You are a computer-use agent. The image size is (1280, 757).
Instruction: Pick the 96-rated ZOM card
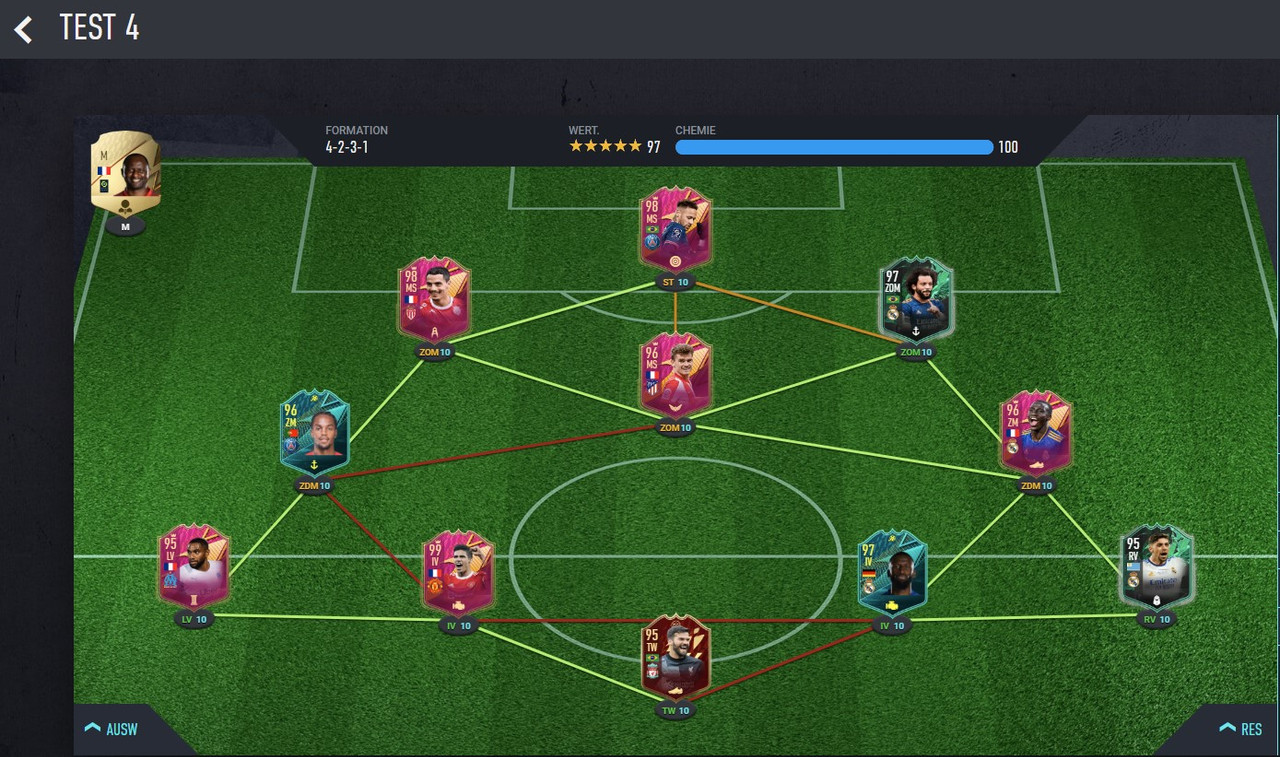coord(676,375)
